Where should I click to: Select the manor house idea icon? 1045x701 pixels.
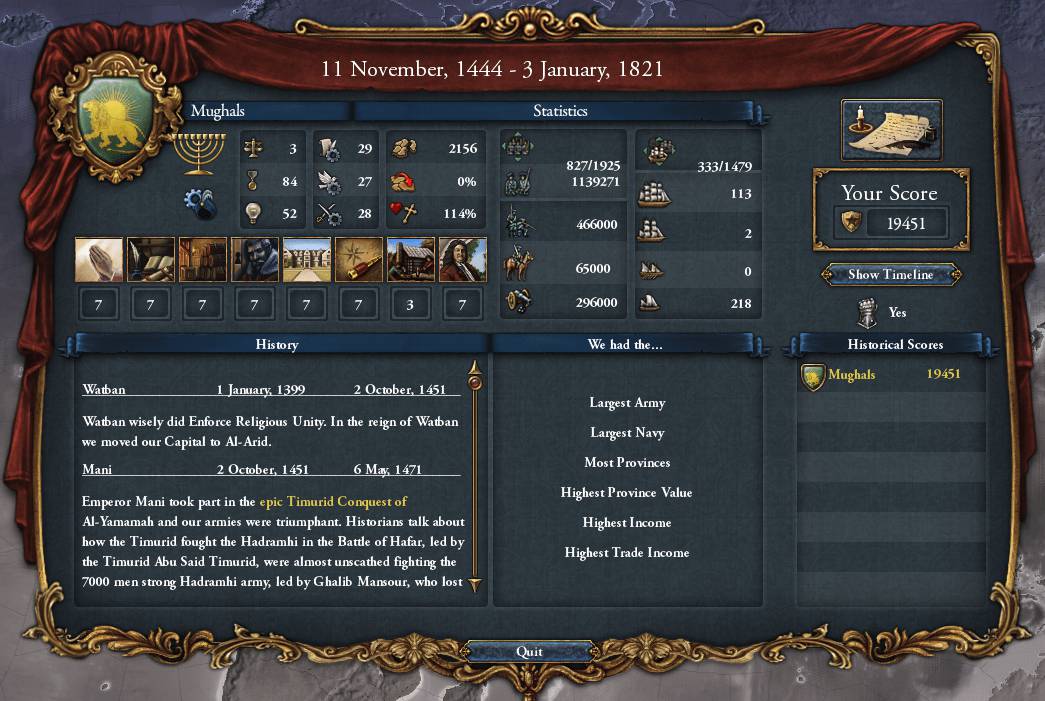click(307, 259)
